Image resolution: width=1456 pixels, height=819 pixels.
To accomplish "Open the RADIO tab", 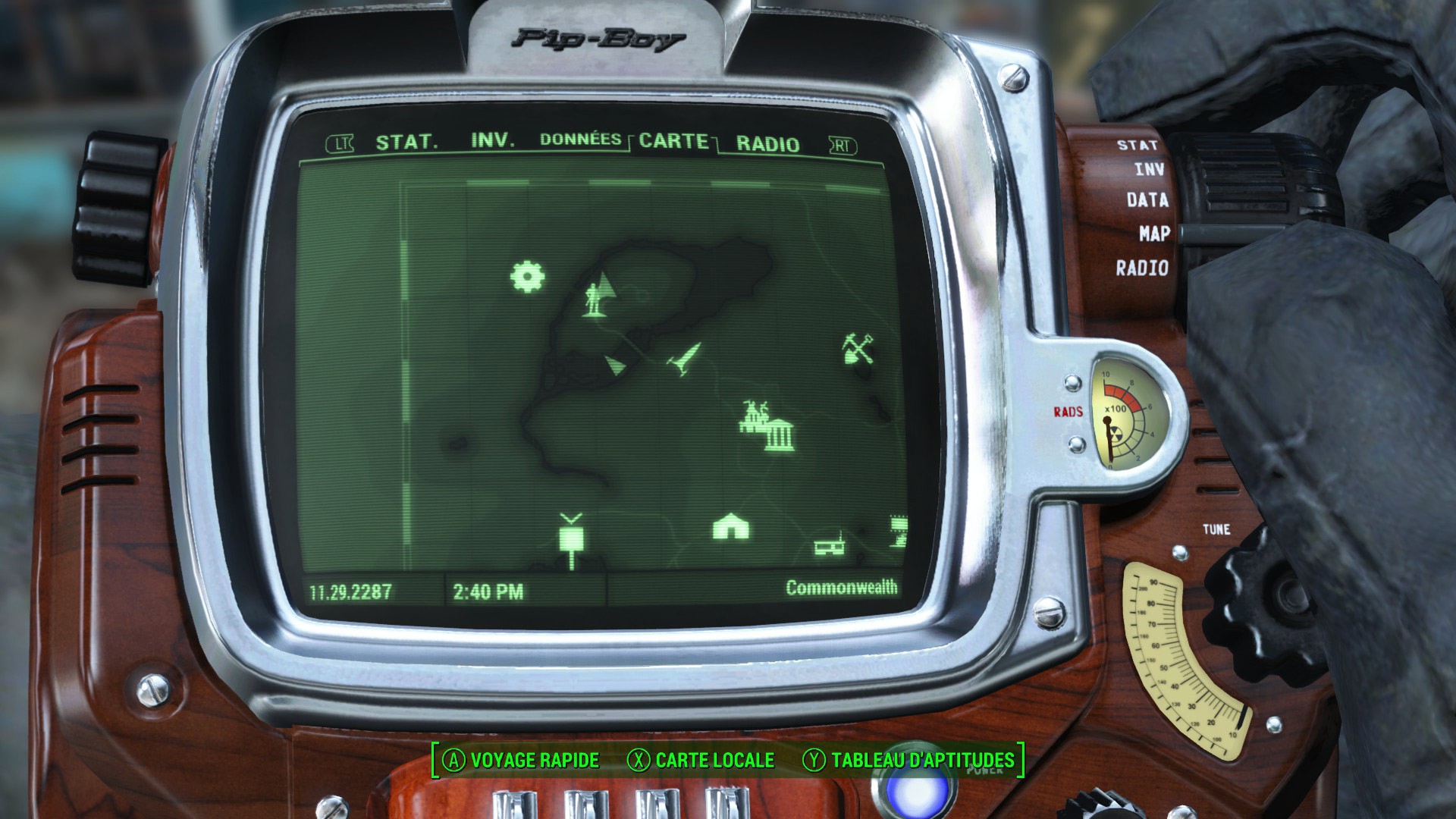I will 767,144.
